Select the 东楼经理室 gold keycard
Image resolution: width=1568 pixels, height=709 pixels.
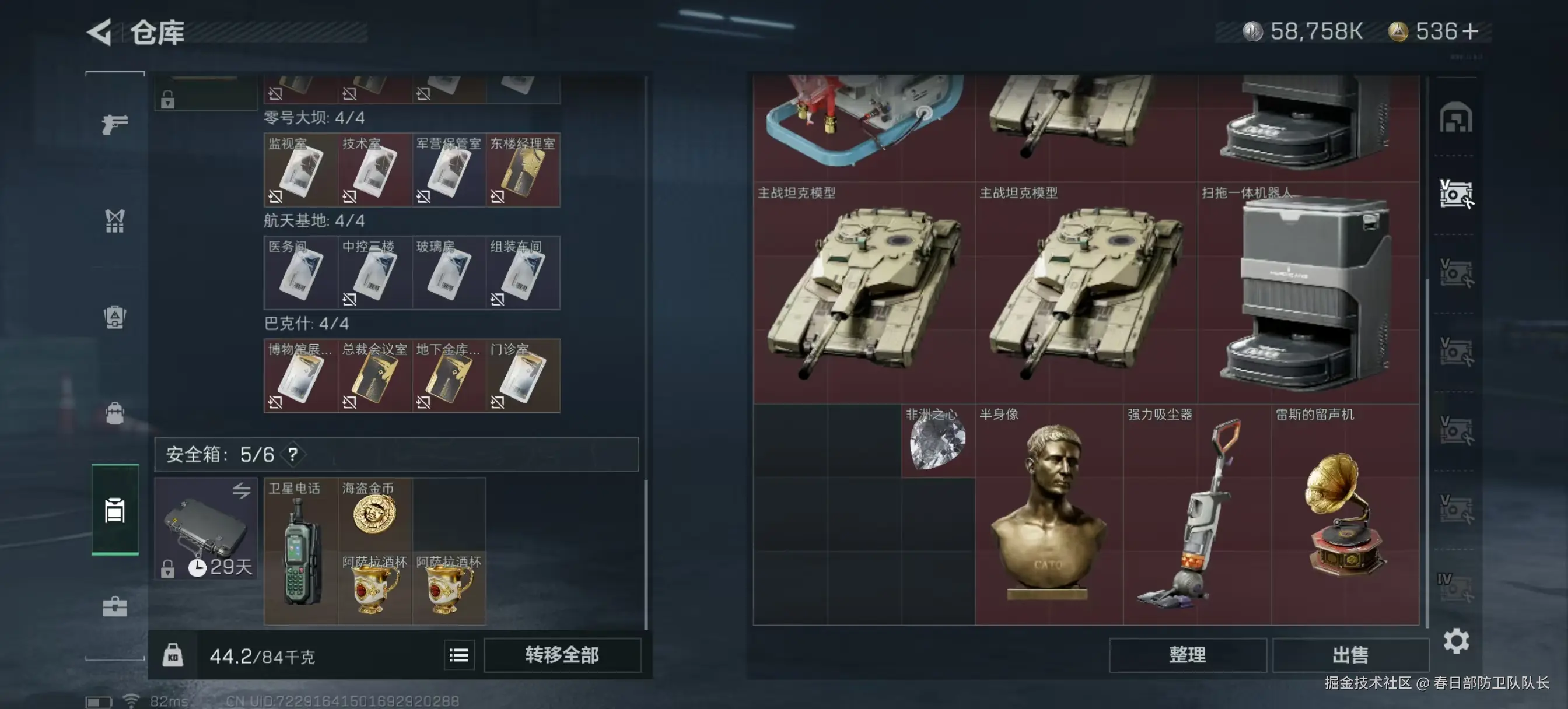tap(523, 170)
